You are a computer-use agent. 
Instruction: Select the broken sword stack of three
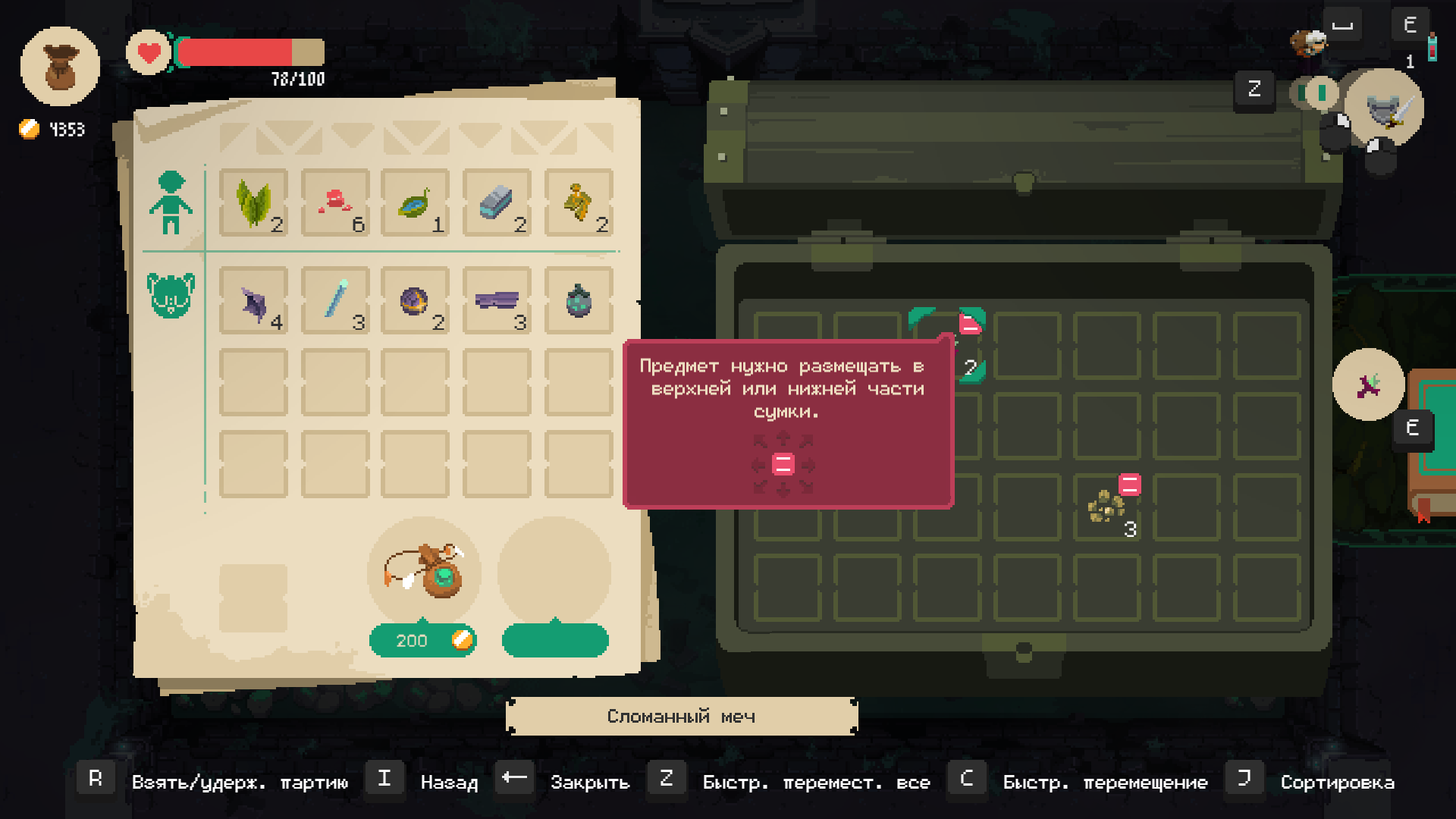coord(497,301)
